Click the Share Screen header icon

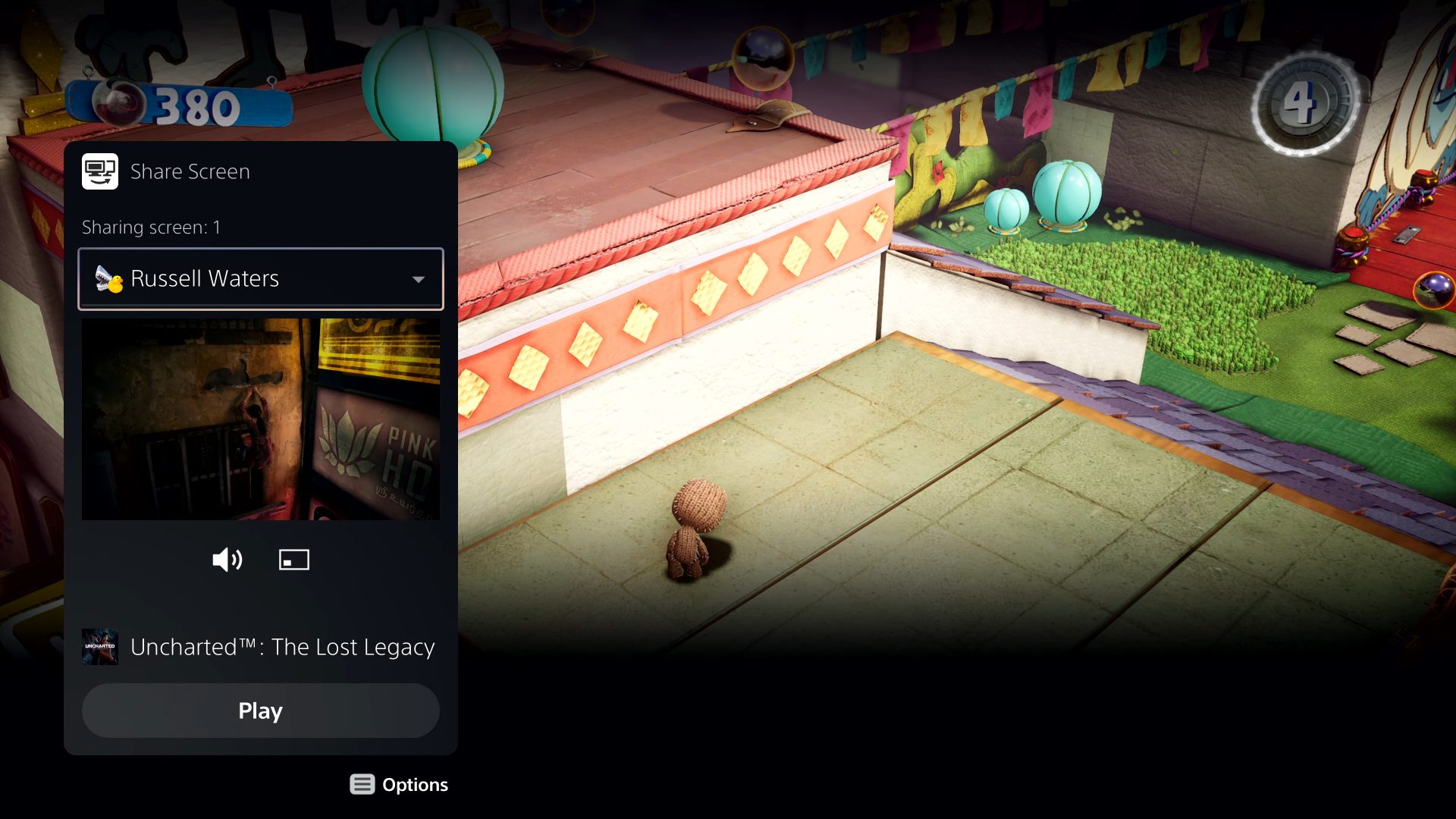coord(100,171)
